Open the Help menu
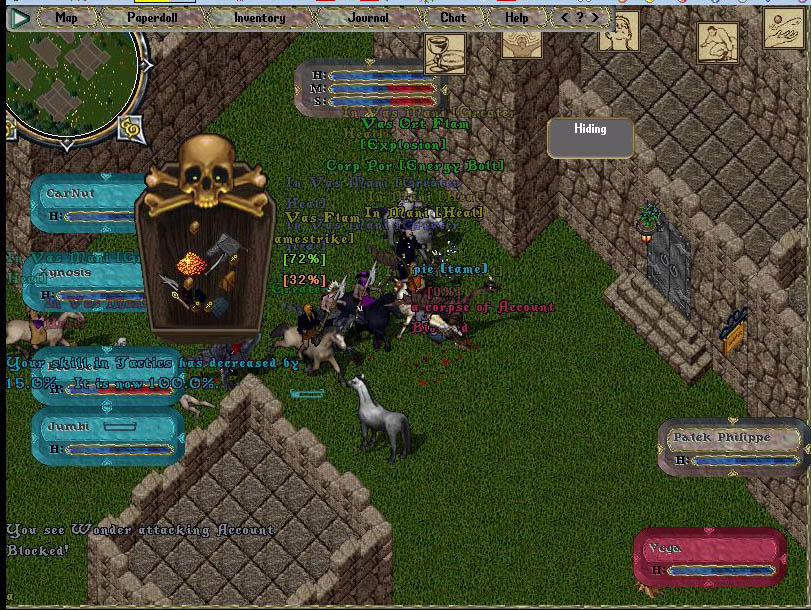811x610 pixels. (516, 17)
